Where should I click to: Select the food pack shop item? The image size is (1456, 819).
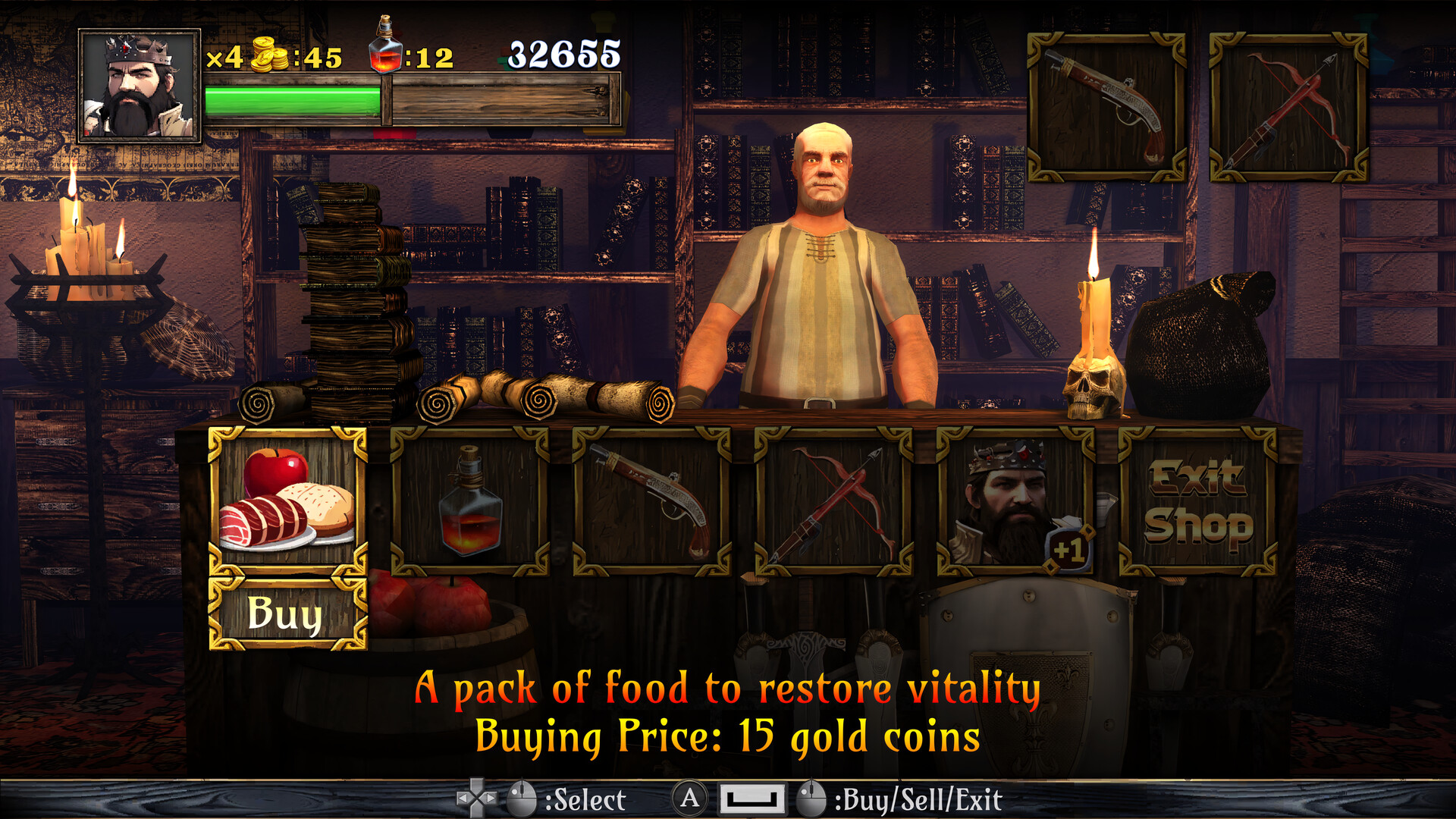[x=287, y=500]
